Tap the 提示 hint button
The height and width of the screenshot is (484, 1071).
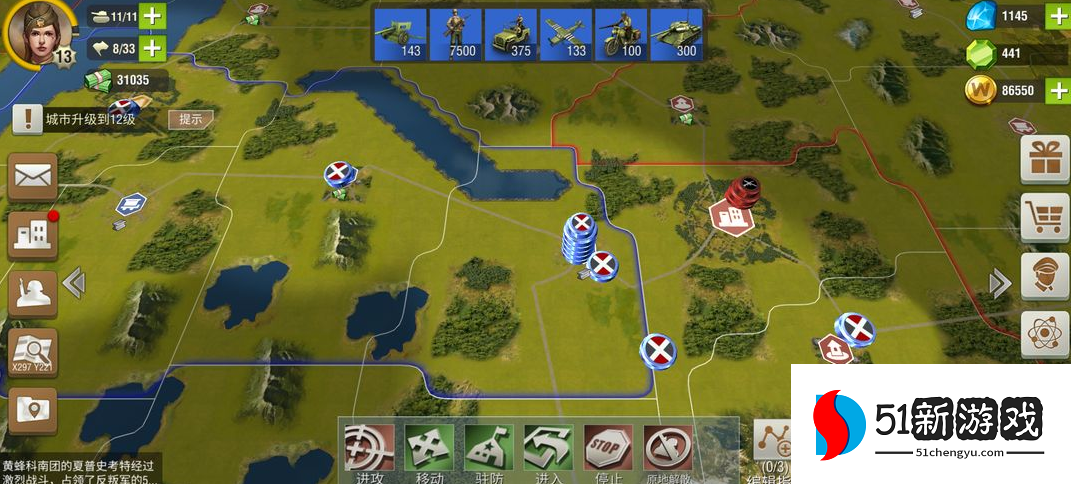(190, 119)
